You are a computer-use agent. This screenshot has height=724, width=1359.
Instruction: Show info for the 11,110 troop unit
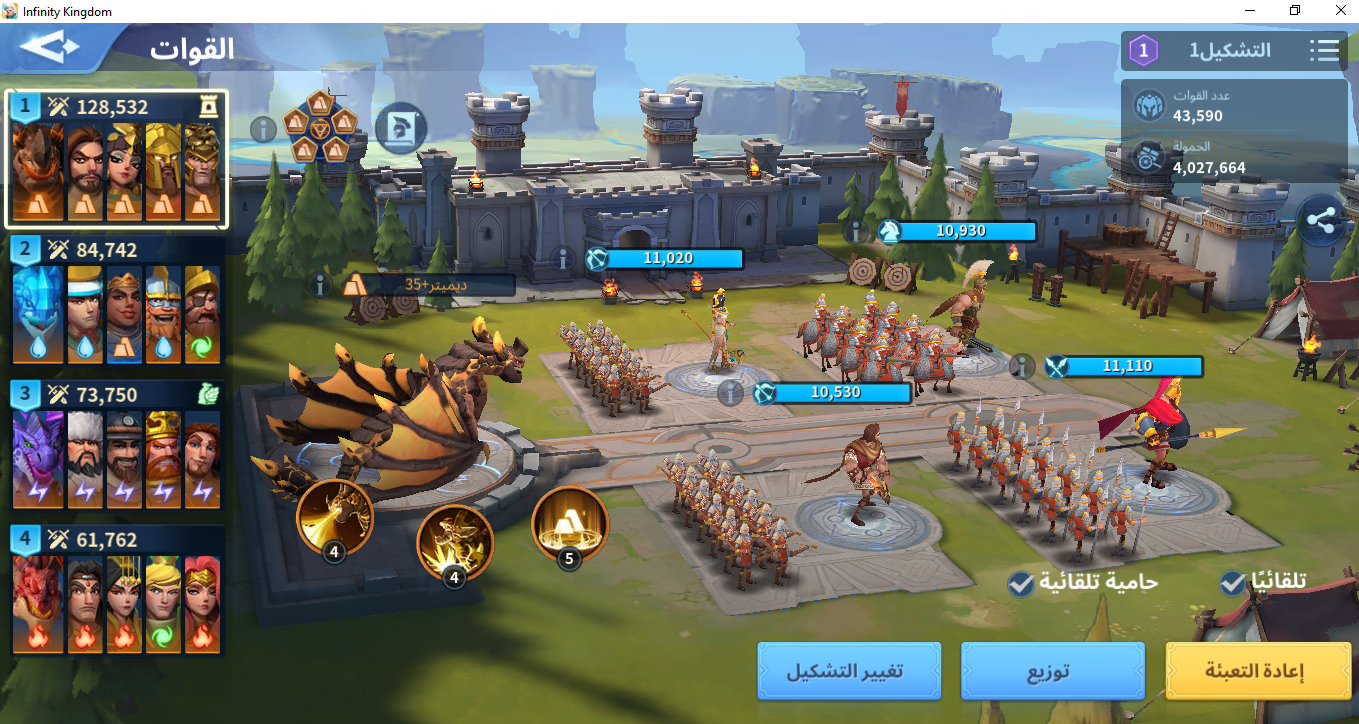1022,366
